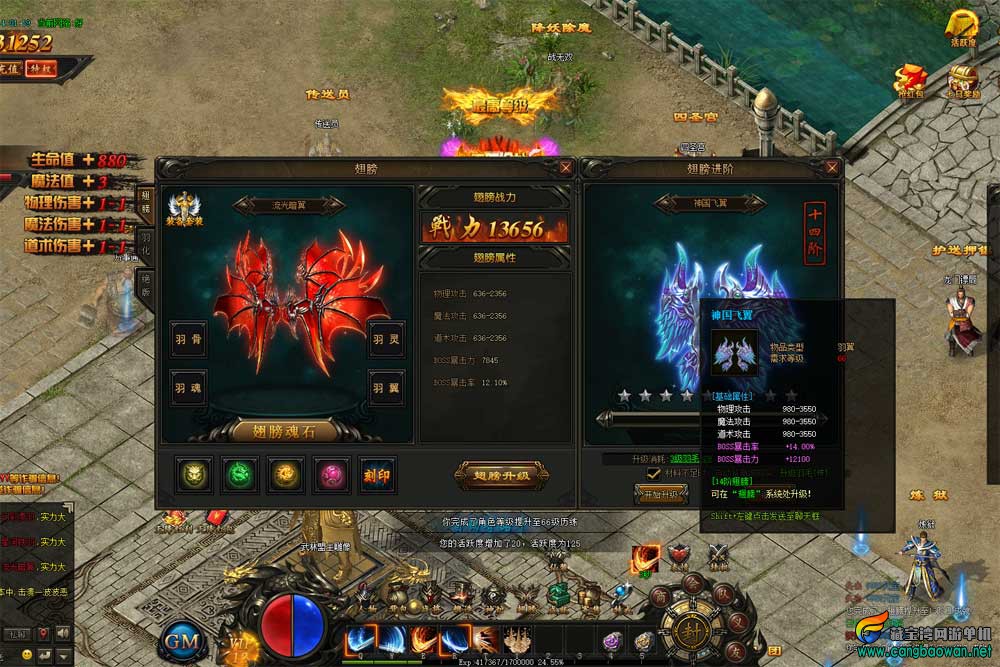Open the 翅膀魂石 wing soul stone button

pyautogui.click(x=285, y=431)
